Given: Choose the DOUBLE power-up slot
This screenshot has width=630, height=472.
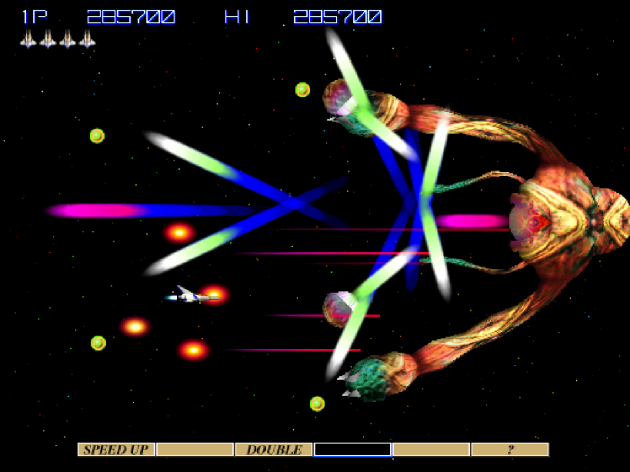Looking at the screenshot, I should point(274,450).
